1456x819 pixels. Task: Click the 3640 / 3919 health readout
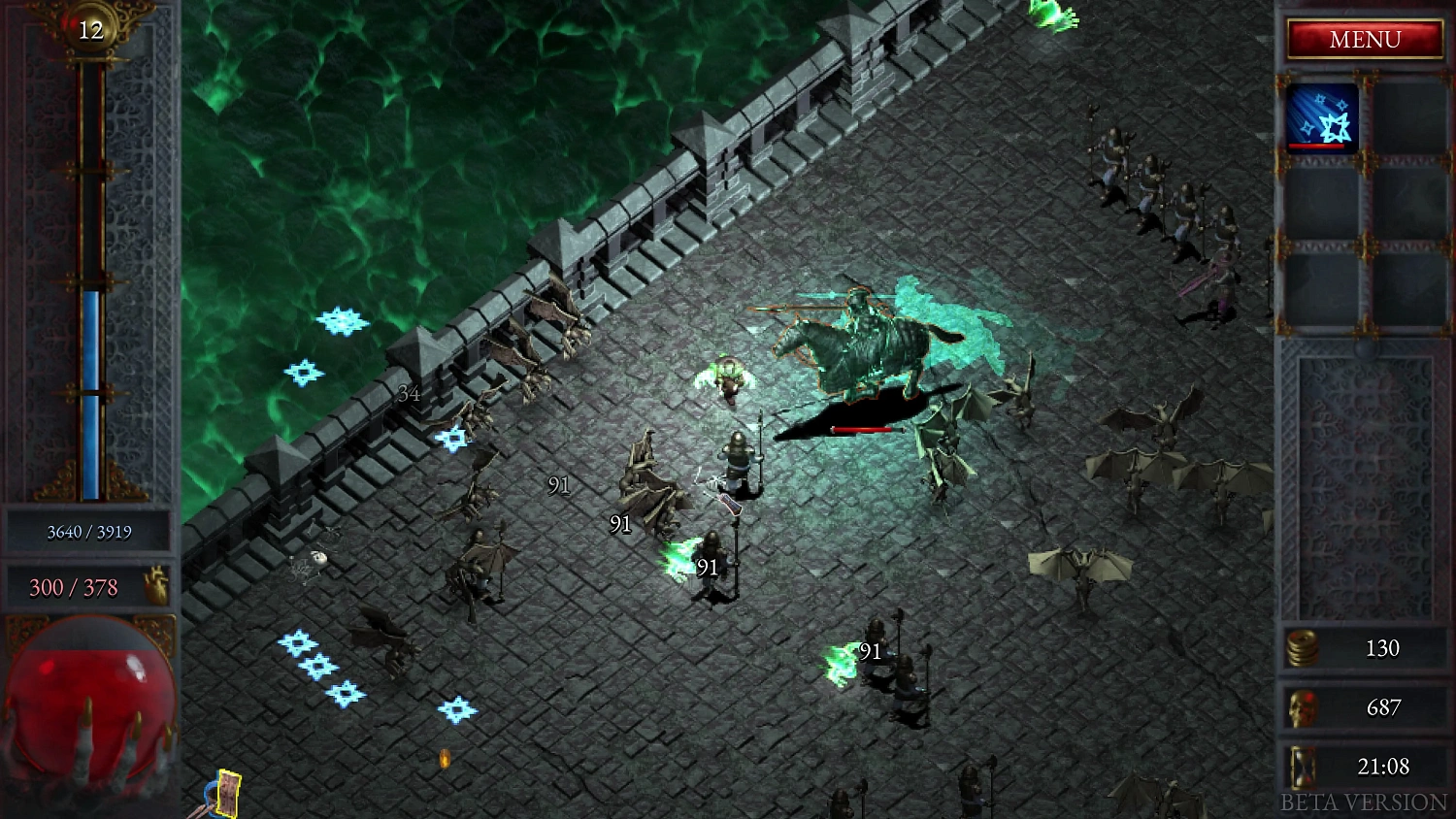(x=90, y=532)
